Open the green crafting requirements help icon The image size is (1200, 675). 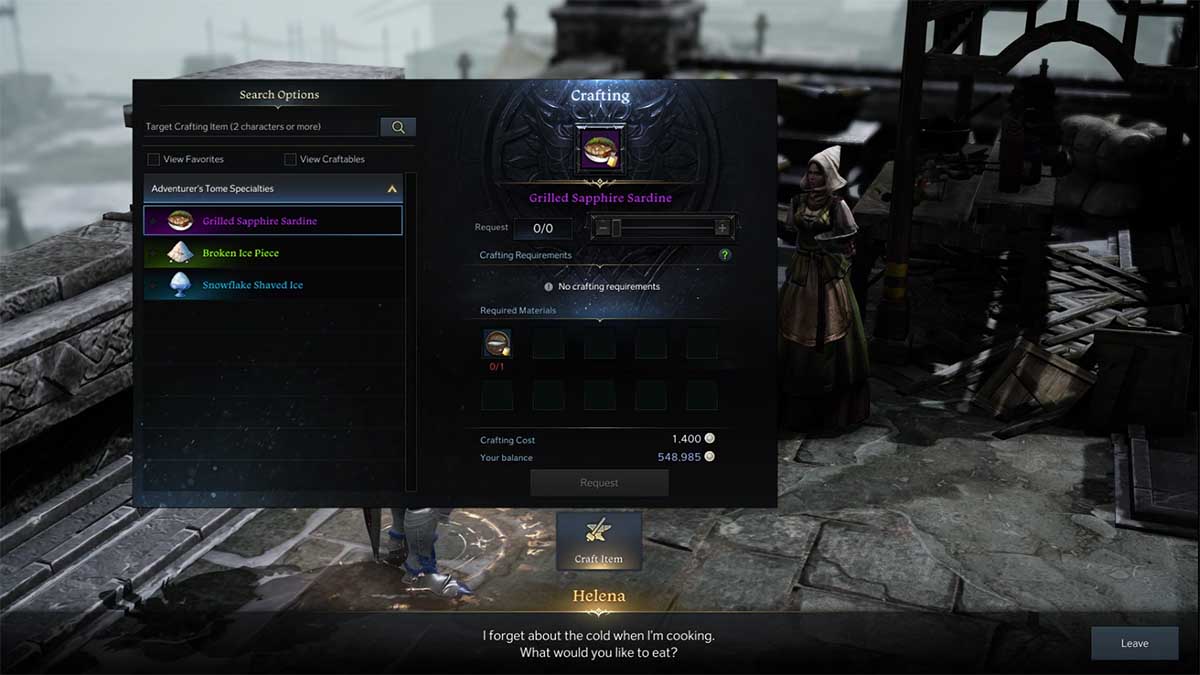[725, 255]
